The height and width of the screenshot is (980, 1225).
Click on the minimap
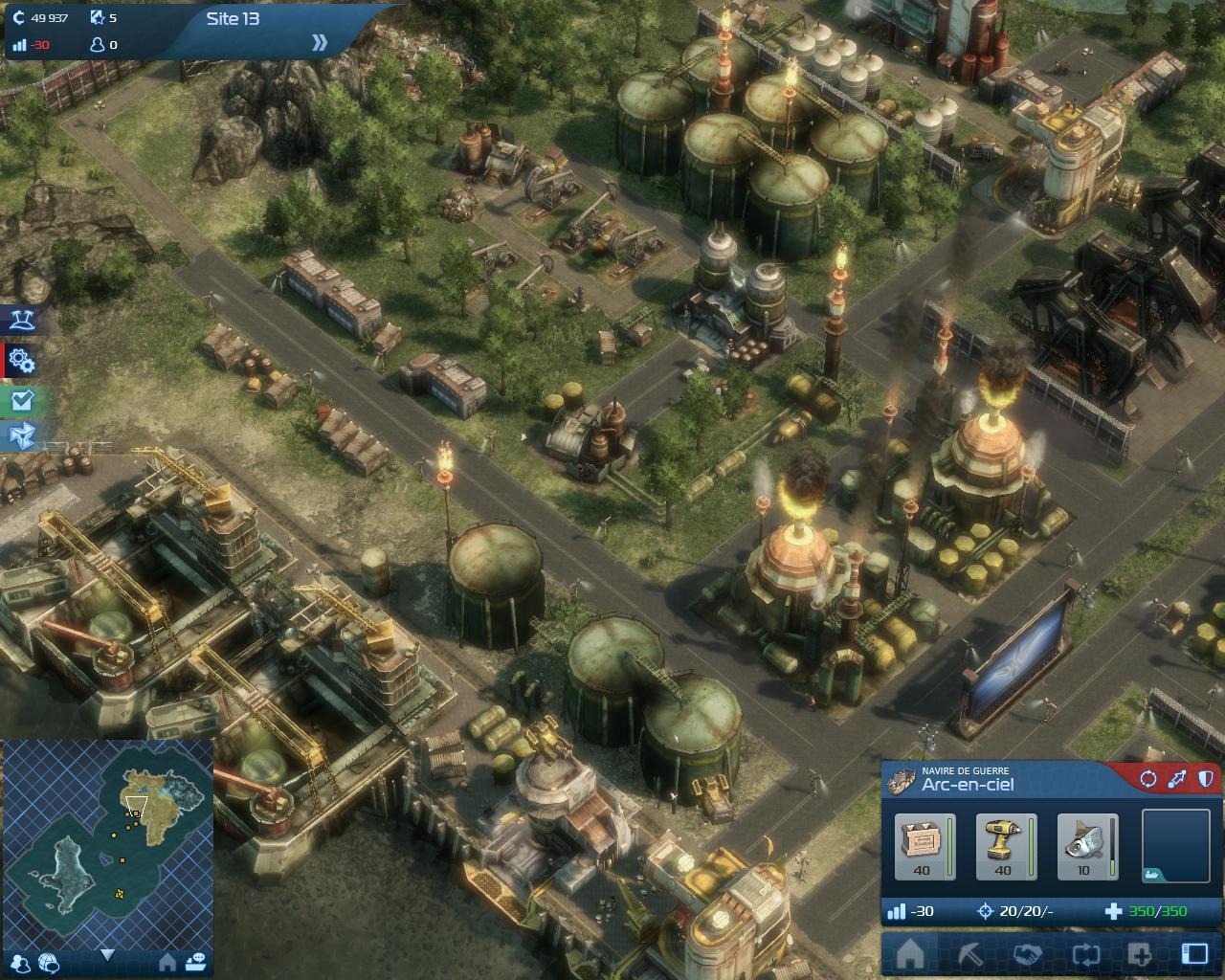pyautogui.click(x=107, y=841)
